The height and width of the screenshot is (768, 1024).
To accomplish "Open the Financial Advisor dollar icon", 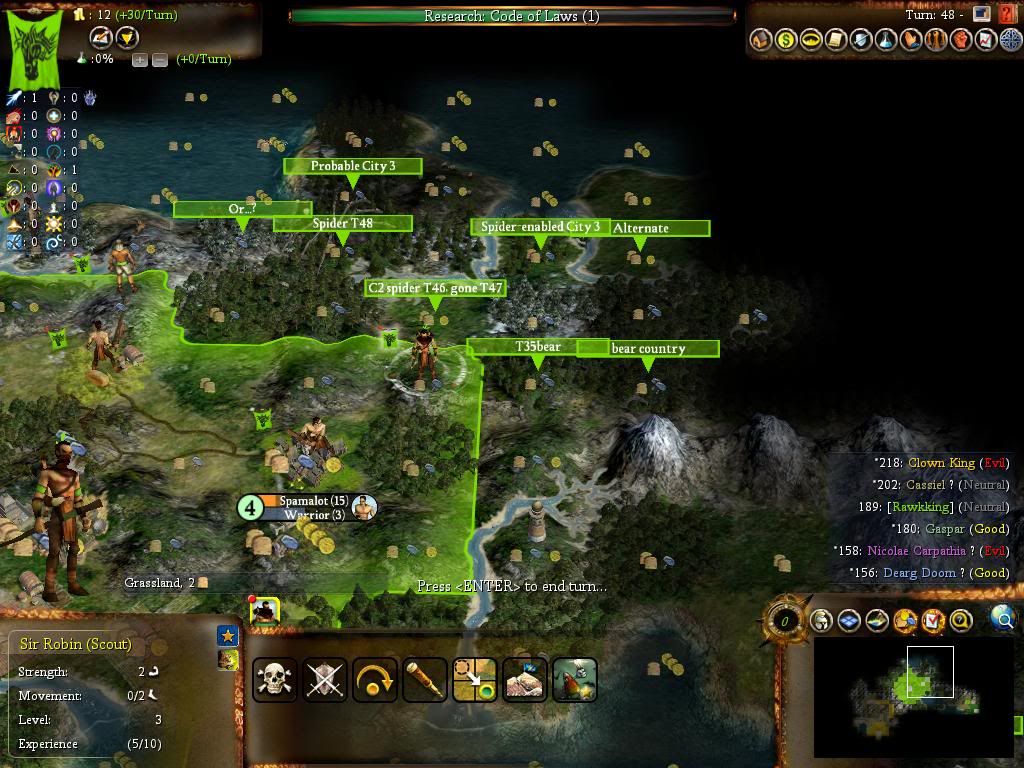I will (786, 40).
